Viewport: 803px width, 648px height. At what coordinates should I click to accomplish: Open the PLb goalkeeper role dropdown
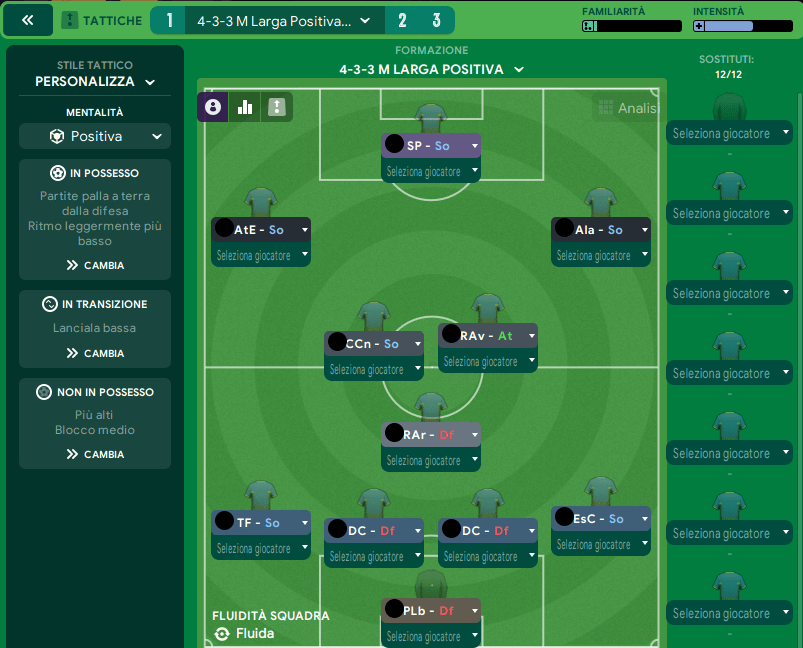click(474, 610)
